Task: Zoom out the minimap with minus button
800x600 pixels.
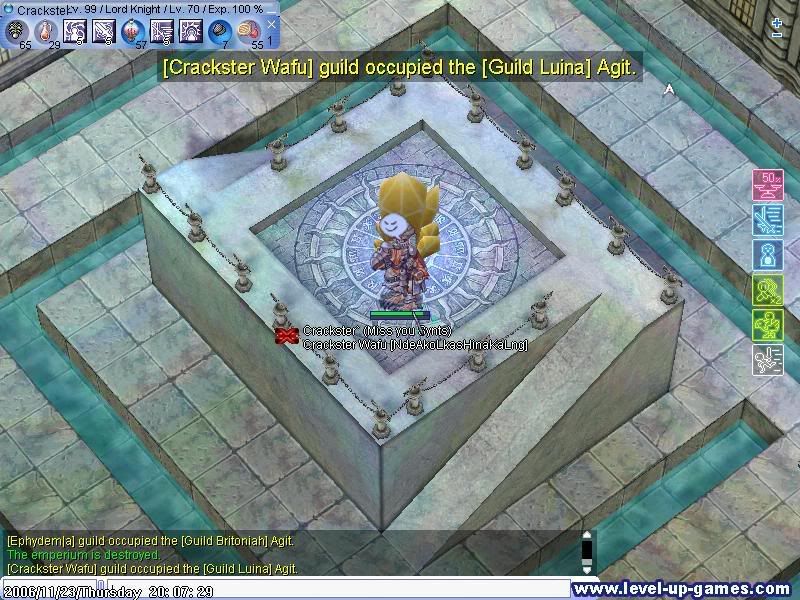Action: 777,35
